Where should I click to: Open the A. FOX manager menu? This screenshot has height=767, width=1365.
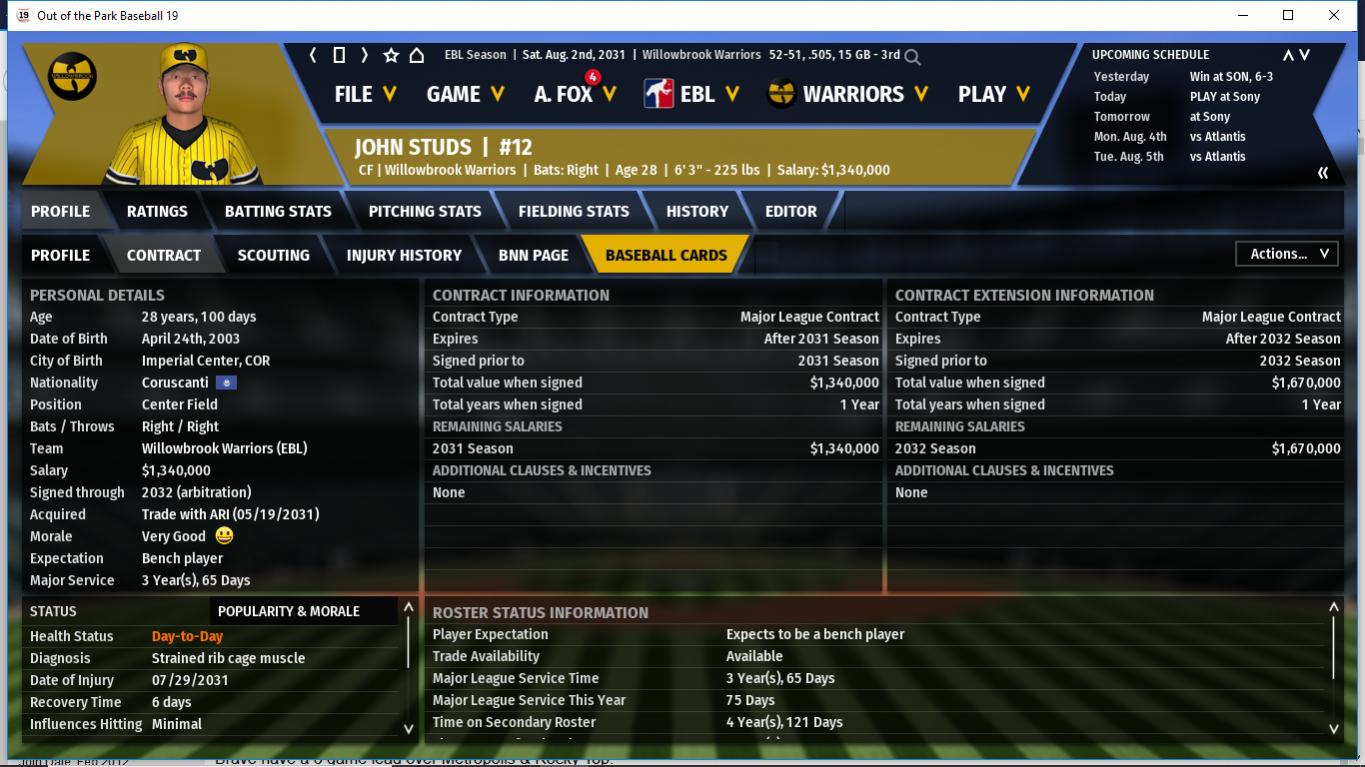[574, 94]
